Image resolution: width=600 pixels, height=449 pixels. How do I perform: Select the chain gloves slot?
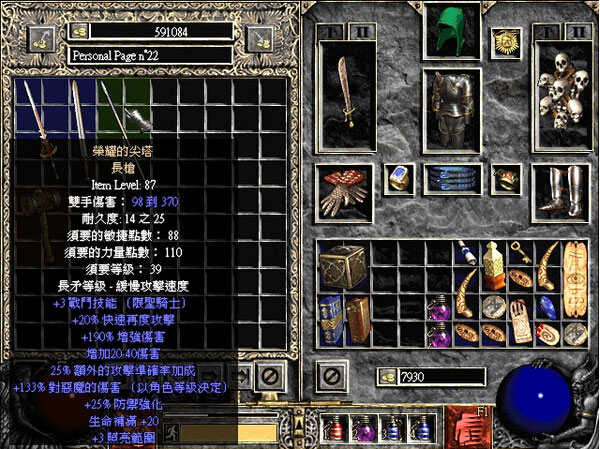tap(345, 189)
